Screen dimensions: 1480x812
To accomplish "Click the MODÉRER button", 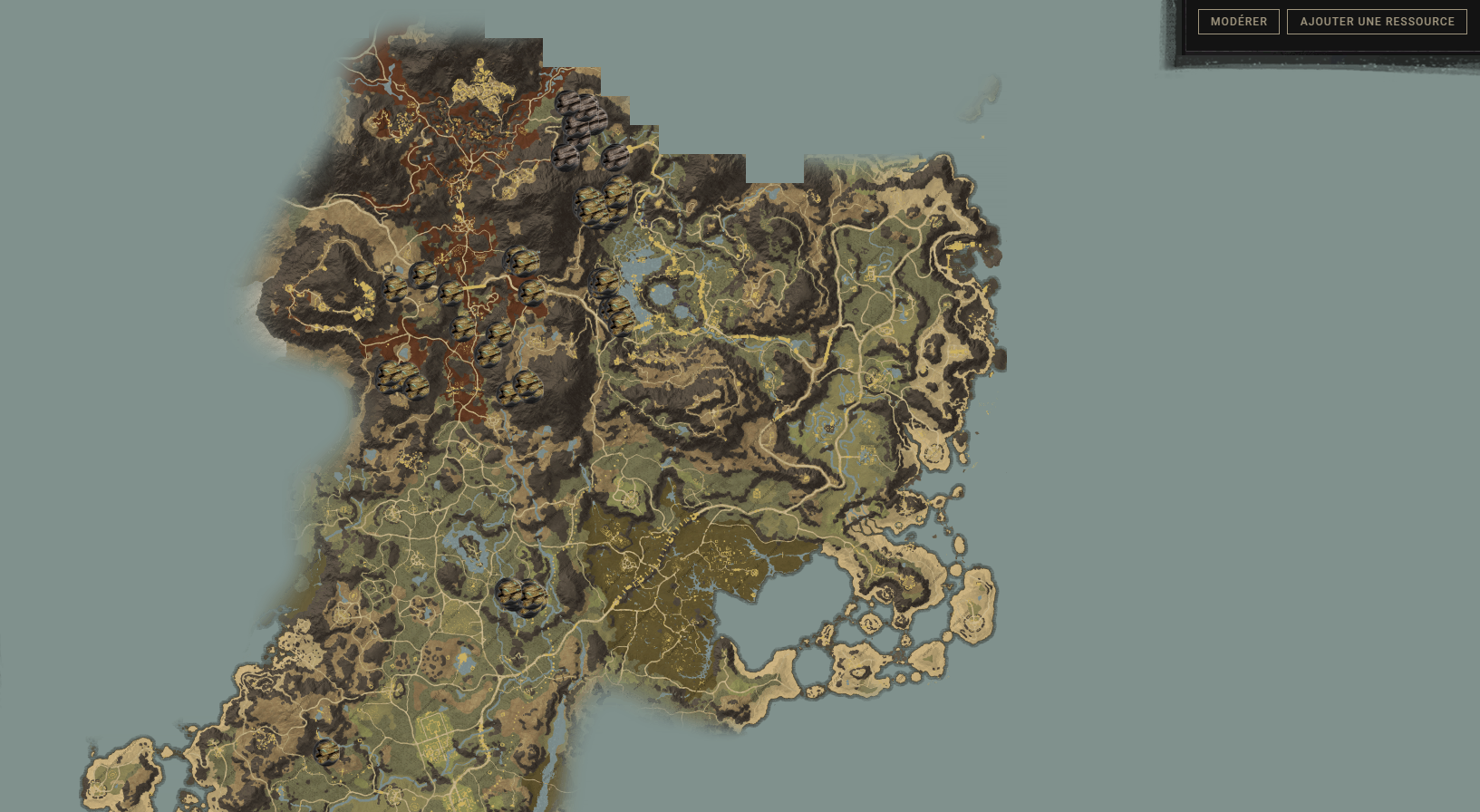I will click(x=1238, y=21).
